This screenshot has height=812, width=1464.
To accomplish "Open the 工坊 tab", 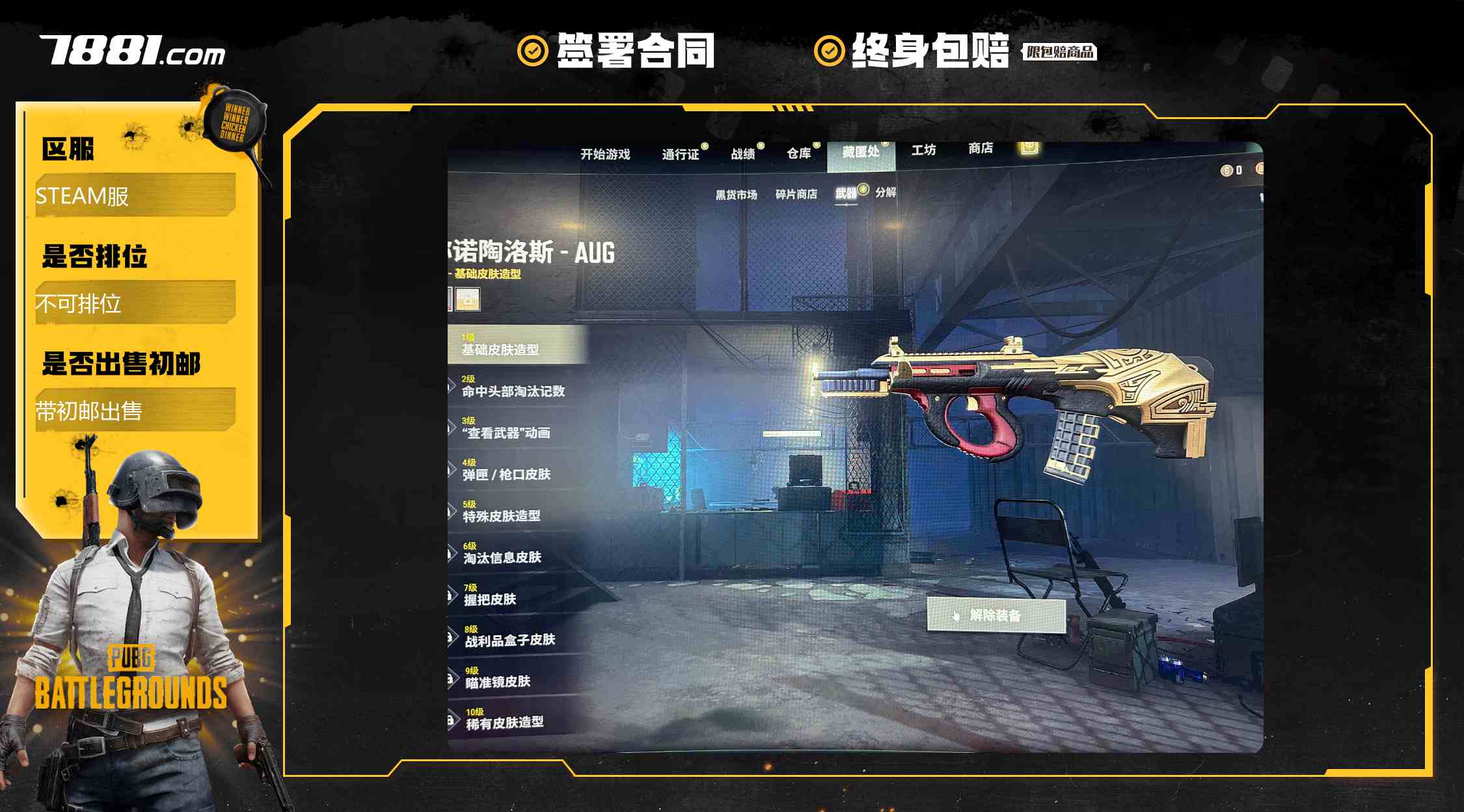I will 923,150.
